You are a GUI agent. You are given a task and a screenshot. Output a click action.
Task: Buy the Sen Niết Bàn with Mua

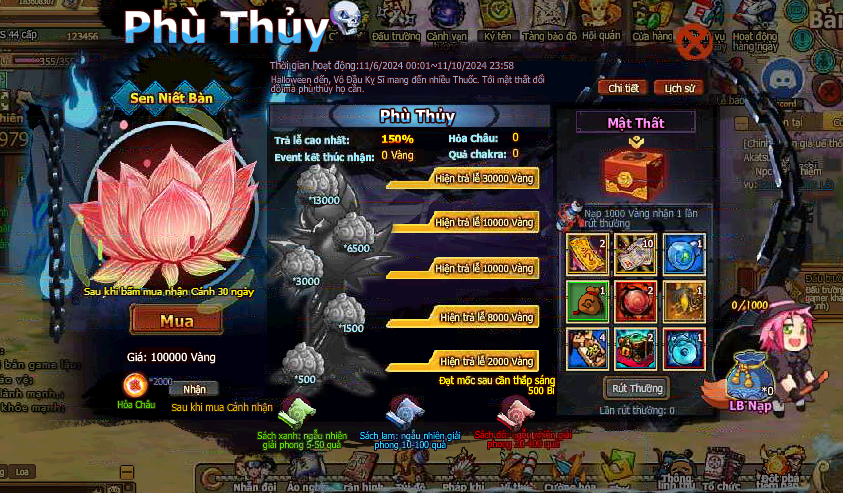tap(176, 321)
